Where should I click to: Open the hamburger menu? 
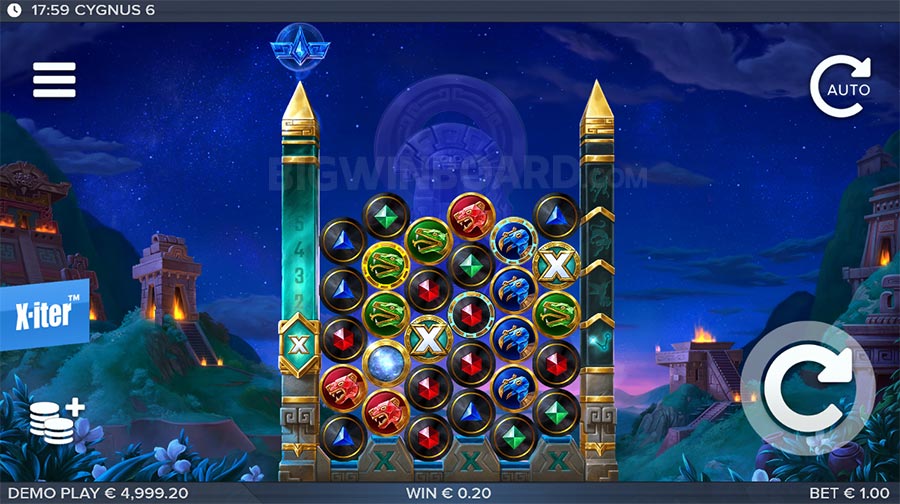click(x=54, y=80)
